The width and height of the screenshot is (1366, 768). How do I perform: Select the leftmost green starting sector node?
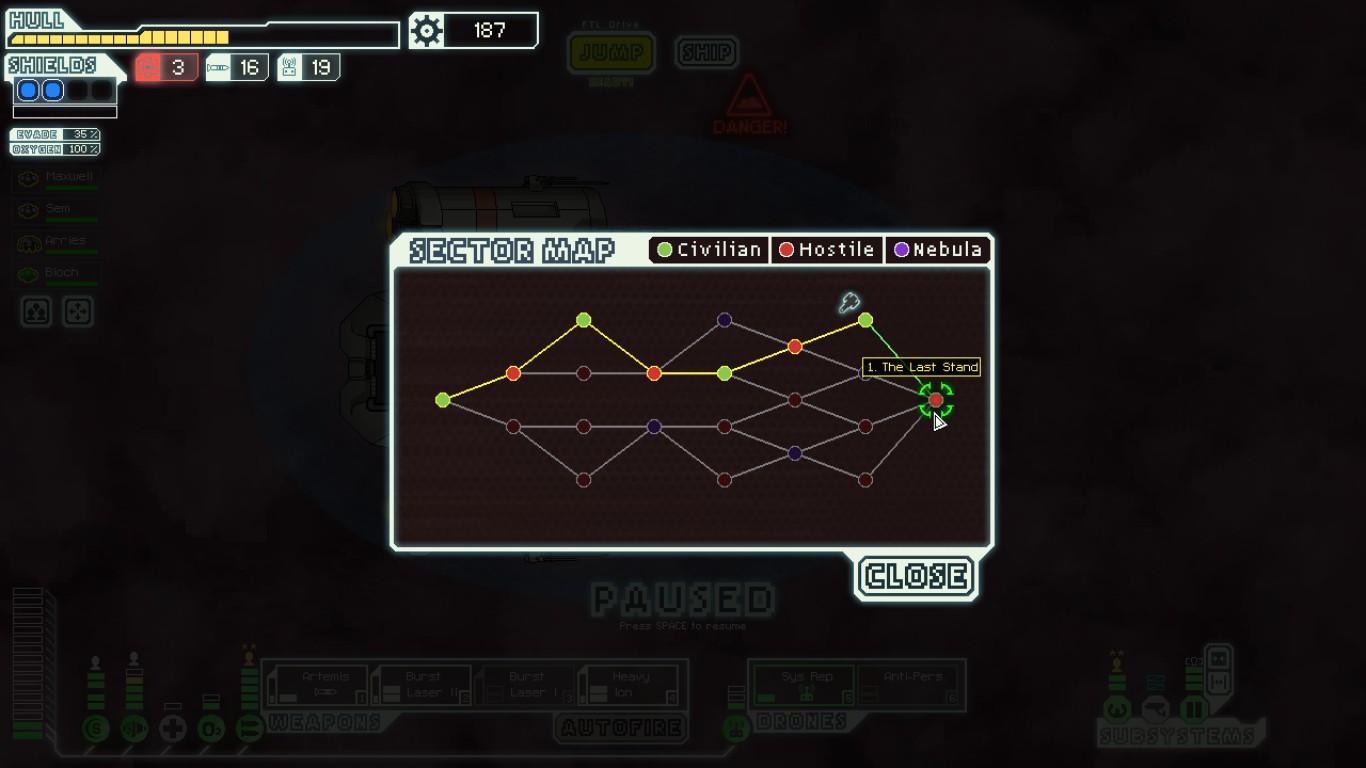[x=443, y=400]
